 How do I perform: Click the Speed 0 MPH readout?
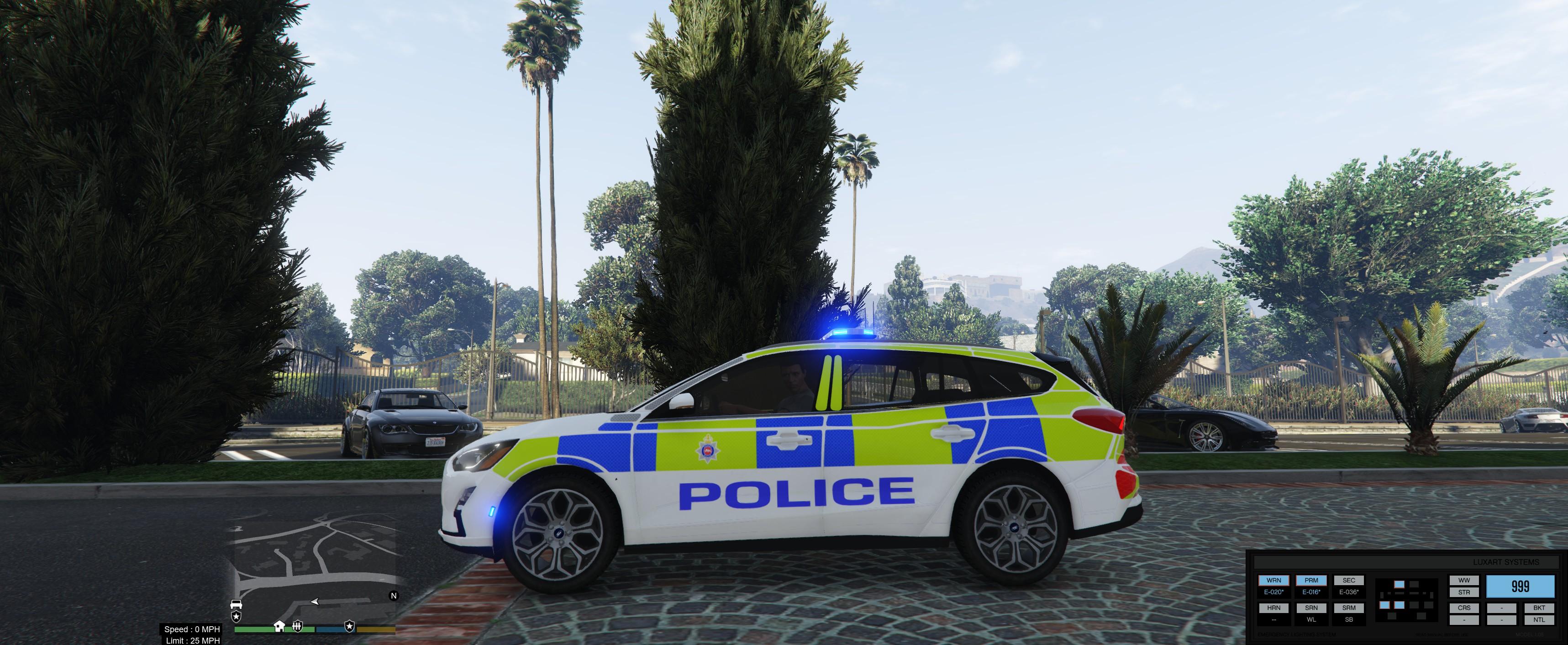point(192,630)
